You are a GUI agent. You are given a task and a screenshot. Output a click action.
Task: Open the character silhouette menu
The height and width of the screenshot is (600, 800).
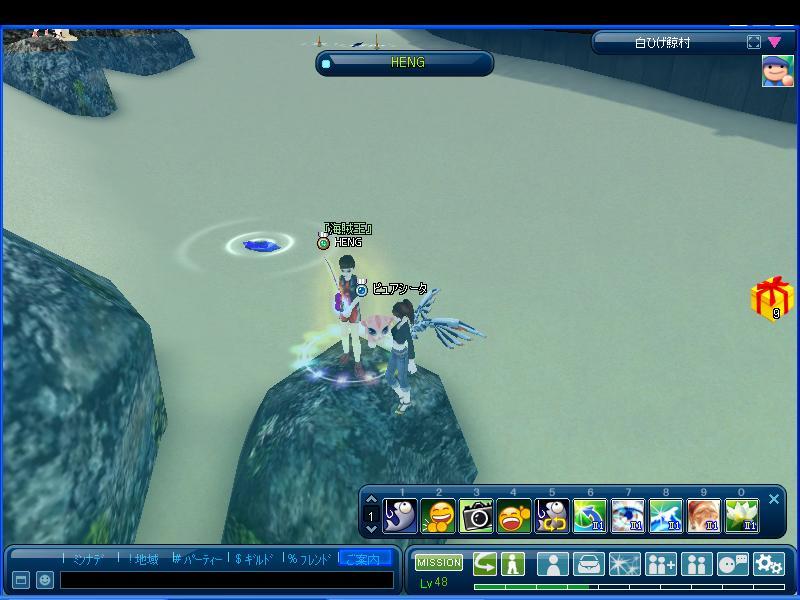pyautogui.click(x=553, y=564)
